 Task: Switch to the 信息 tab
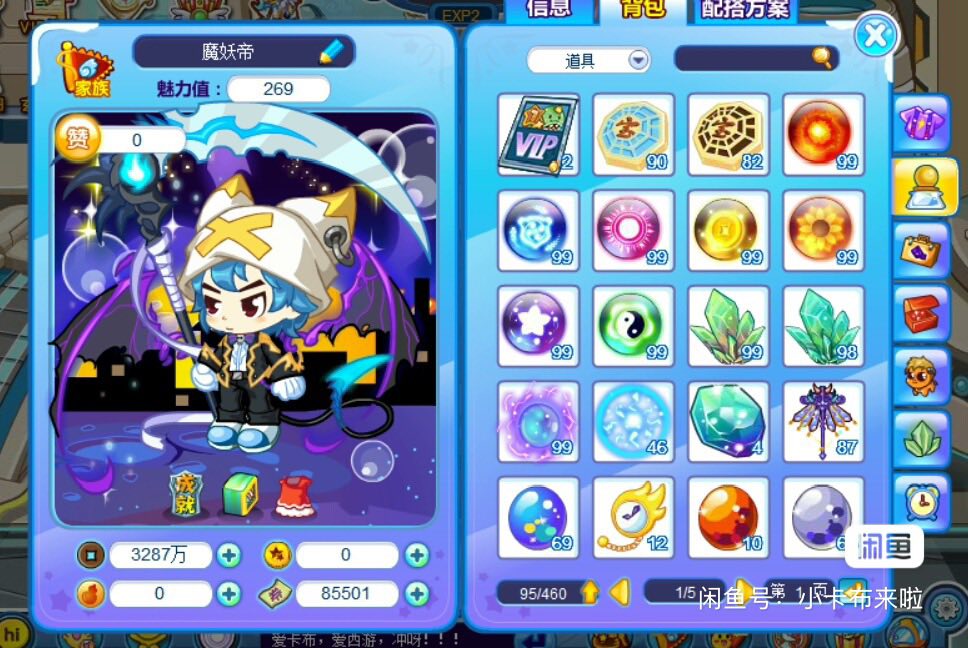click(x=548, y=9)
